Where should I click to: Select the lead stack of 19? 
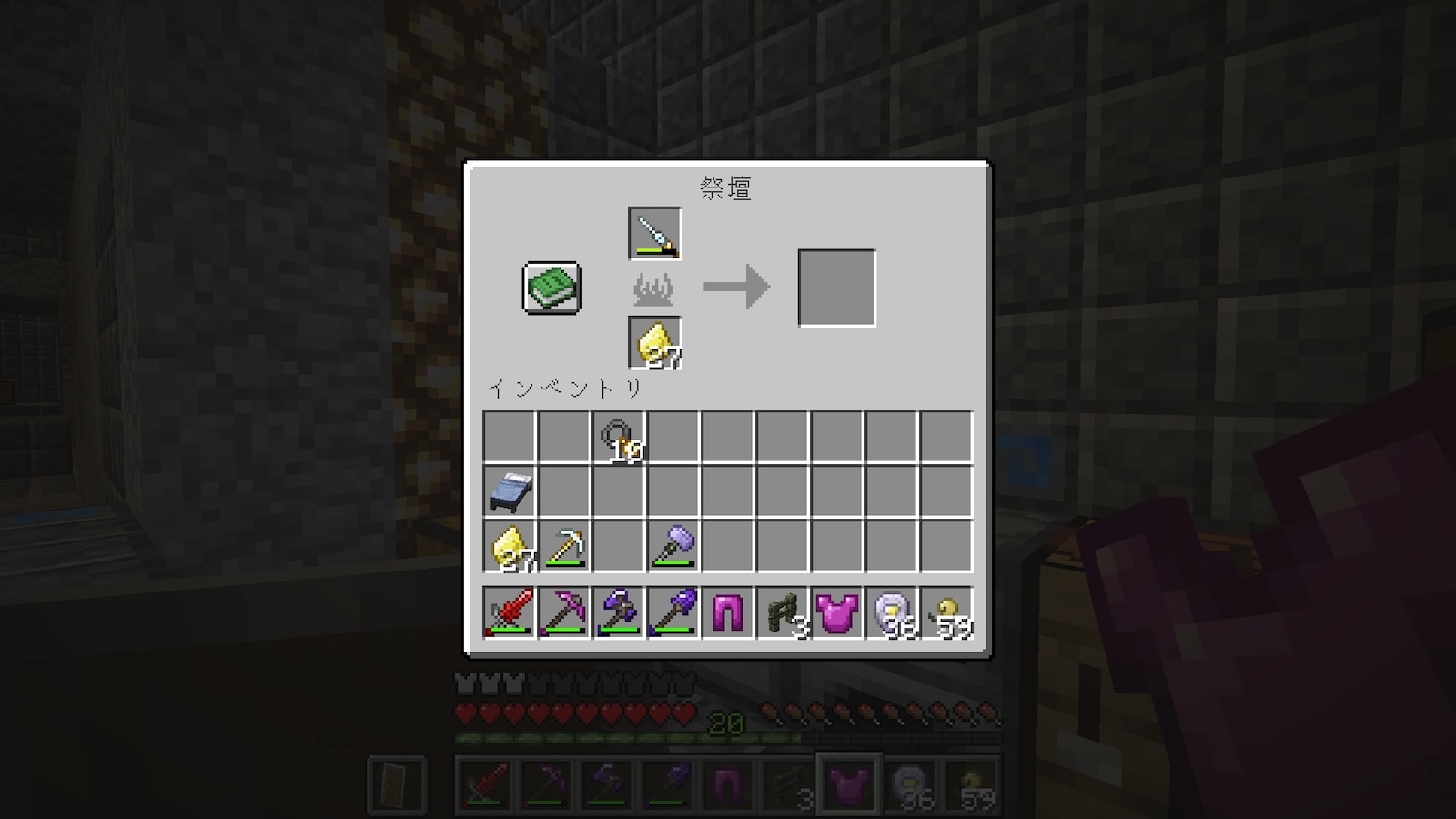pyautogui.click(x=619, y=438)
